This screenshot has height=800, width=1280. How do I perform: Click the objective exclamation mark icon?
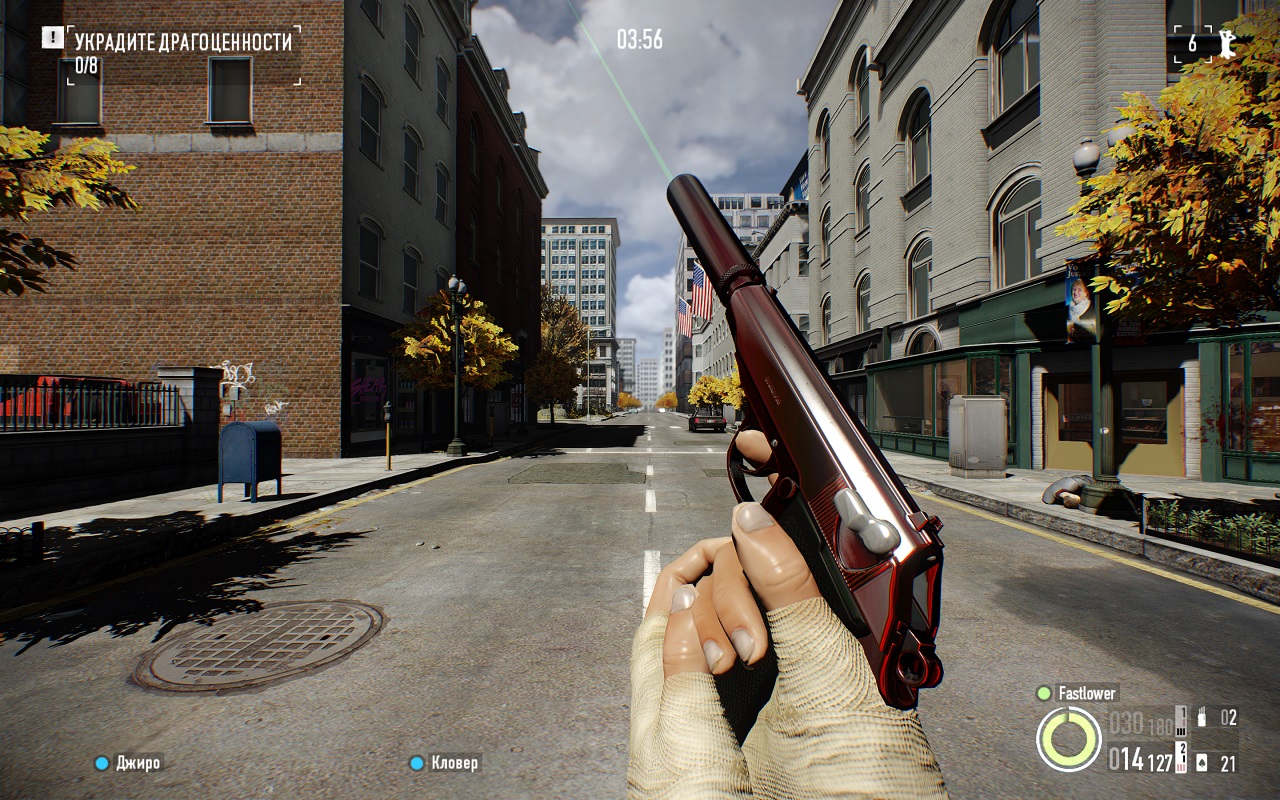coord(52,37)
